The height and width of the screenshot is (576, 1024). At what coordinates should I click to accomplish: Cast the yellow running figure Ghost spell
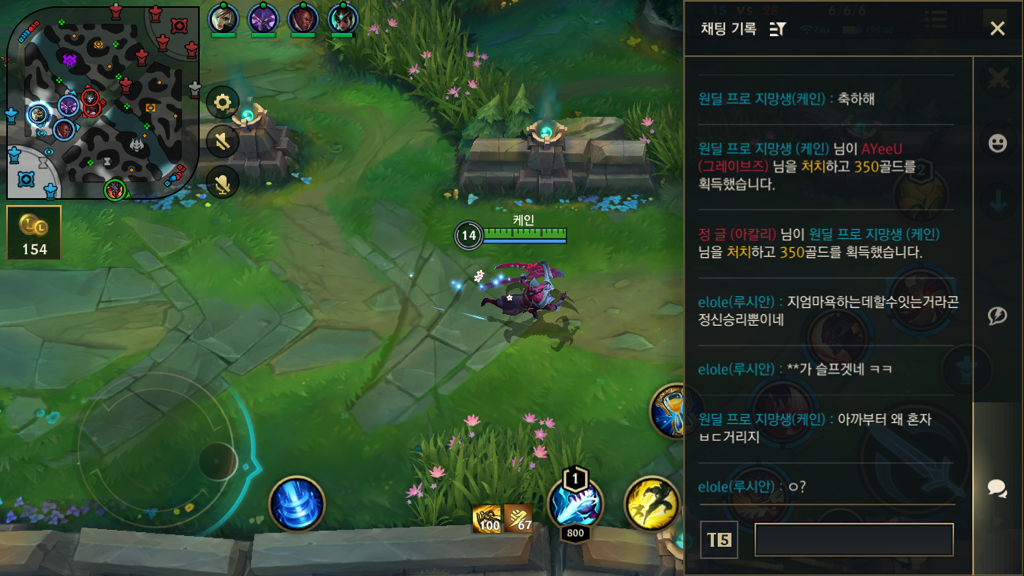click(652, 503)
